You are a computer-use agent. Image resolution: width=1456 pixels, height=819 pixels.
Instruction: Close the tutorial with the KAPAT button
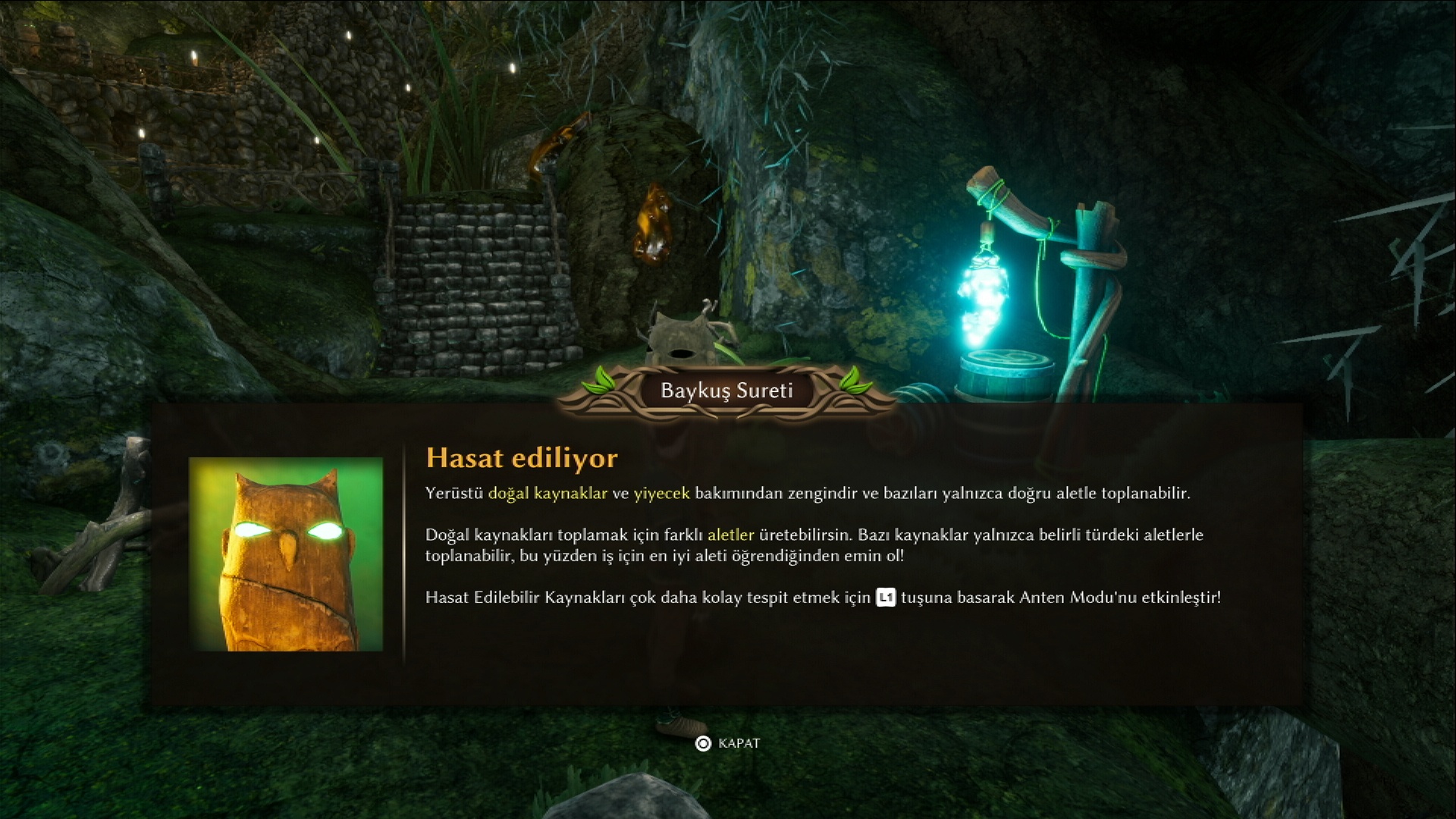pos(728,743)
